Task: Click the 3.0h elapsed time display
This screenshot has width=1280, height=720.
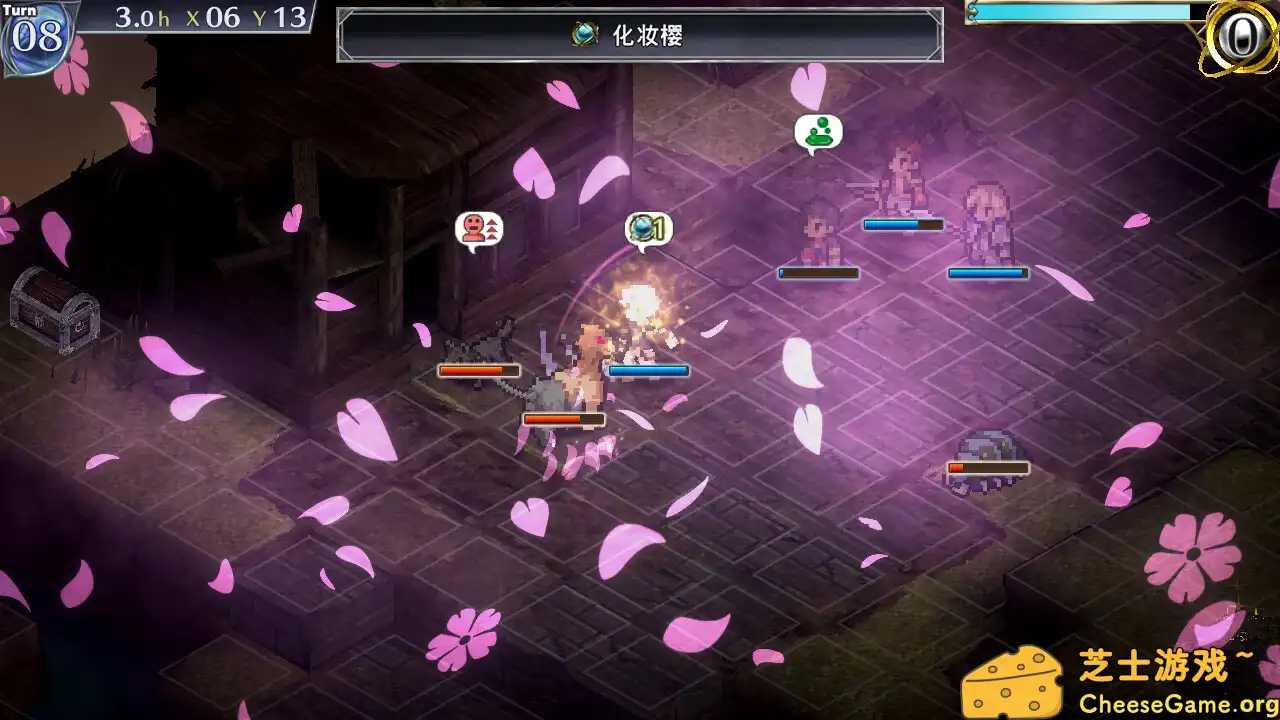Action: point(142,16)
